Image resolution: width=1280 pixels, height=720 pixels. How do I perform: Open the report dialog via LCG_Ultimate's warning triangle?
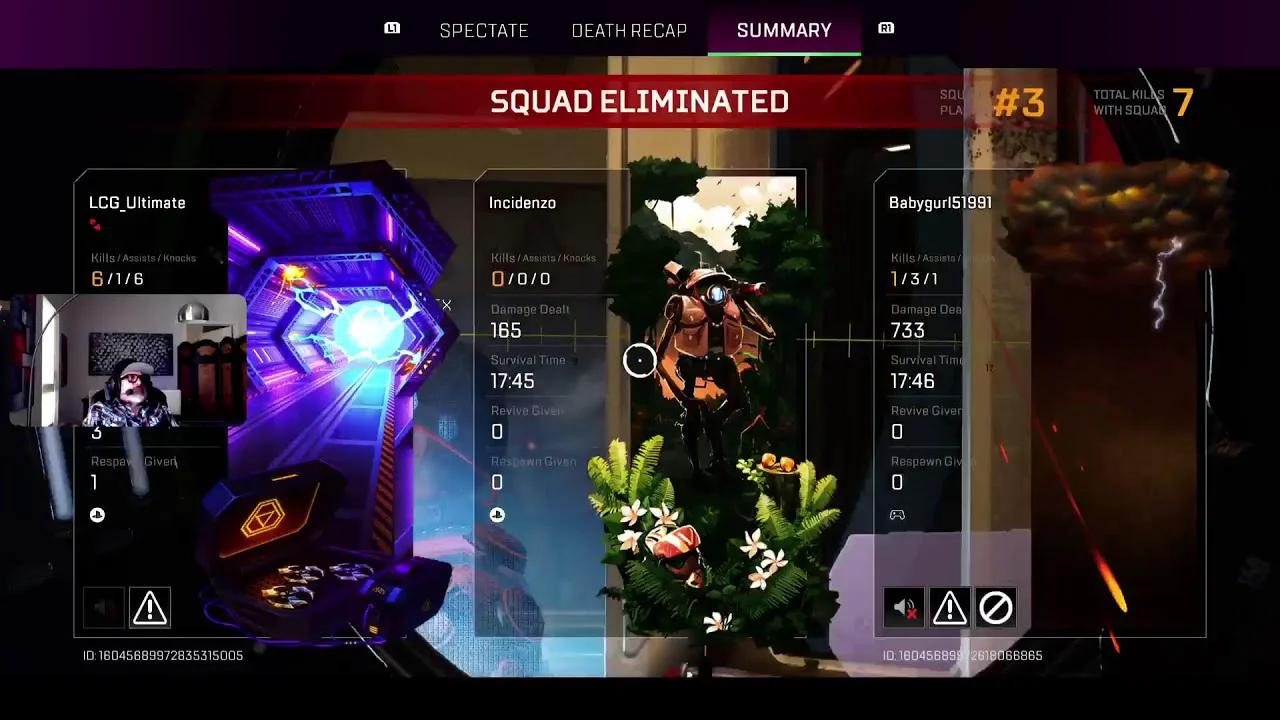click(150, 607)
